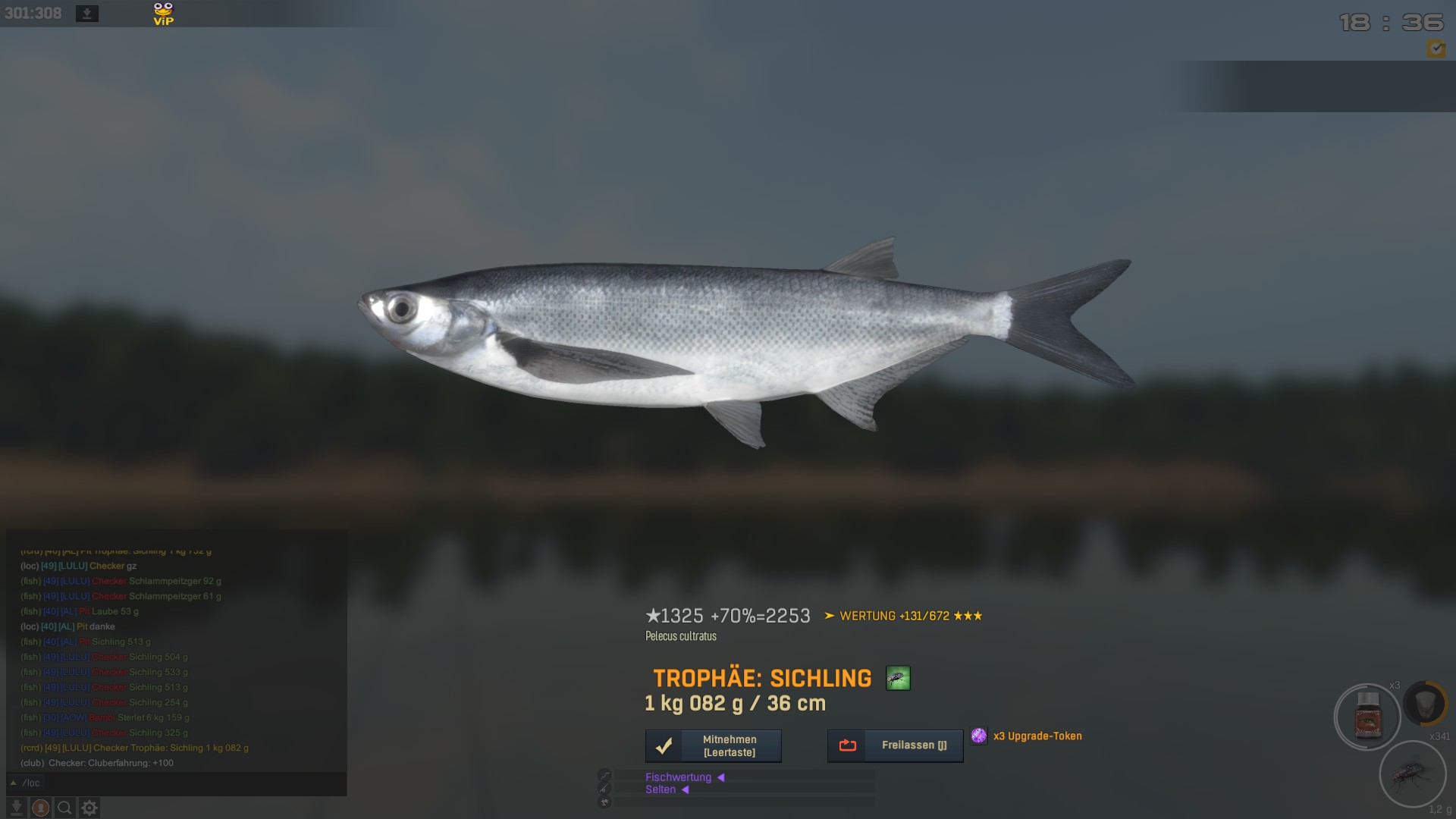This screenshot has height=819, width=1456.
Task: Open the chat search magnifier
Action: tap(65, 808)
